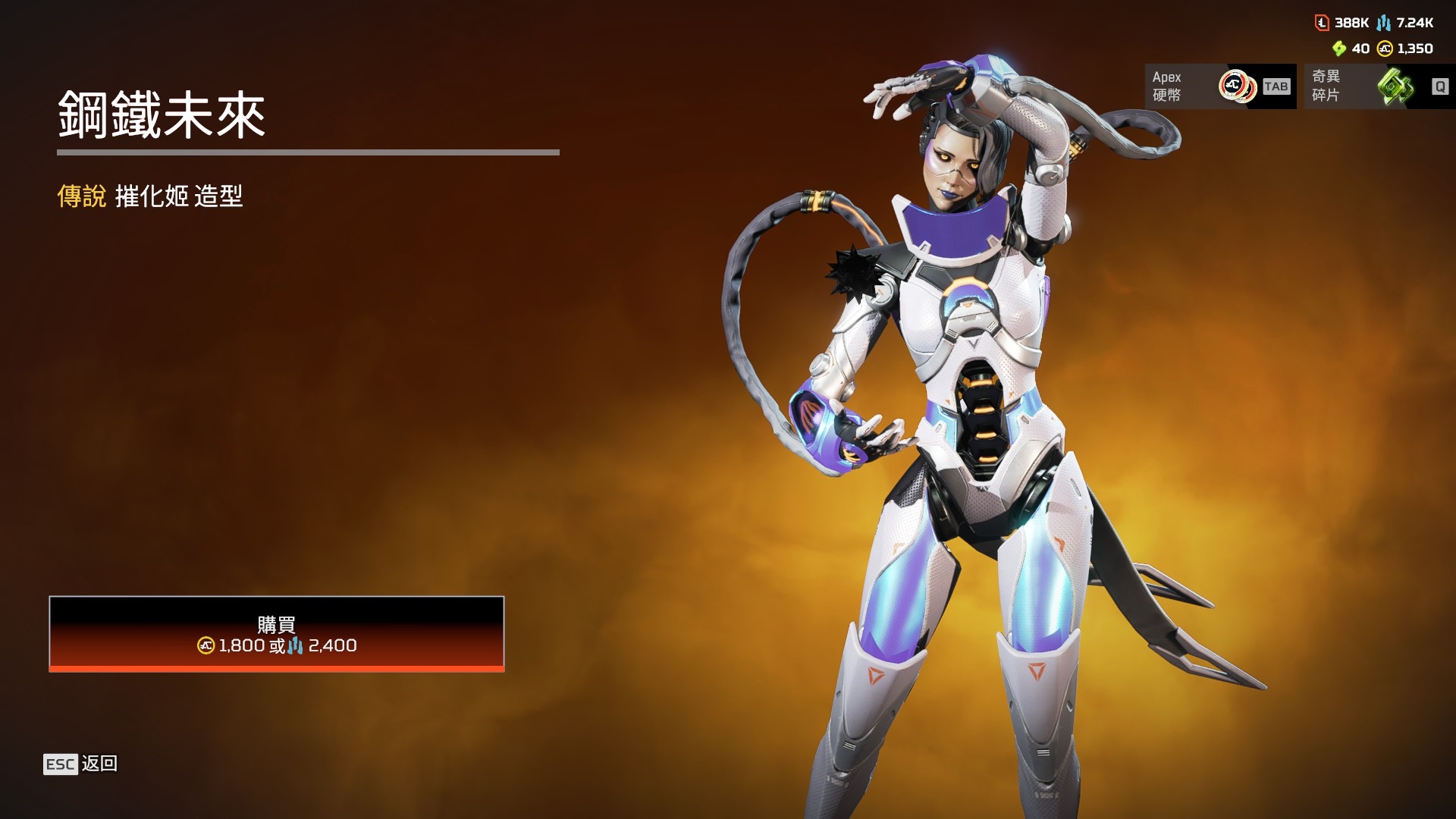Open the Apex 硬幣 coins shop
Viewport: 1456px width, 819px height.
(1219, 86)
